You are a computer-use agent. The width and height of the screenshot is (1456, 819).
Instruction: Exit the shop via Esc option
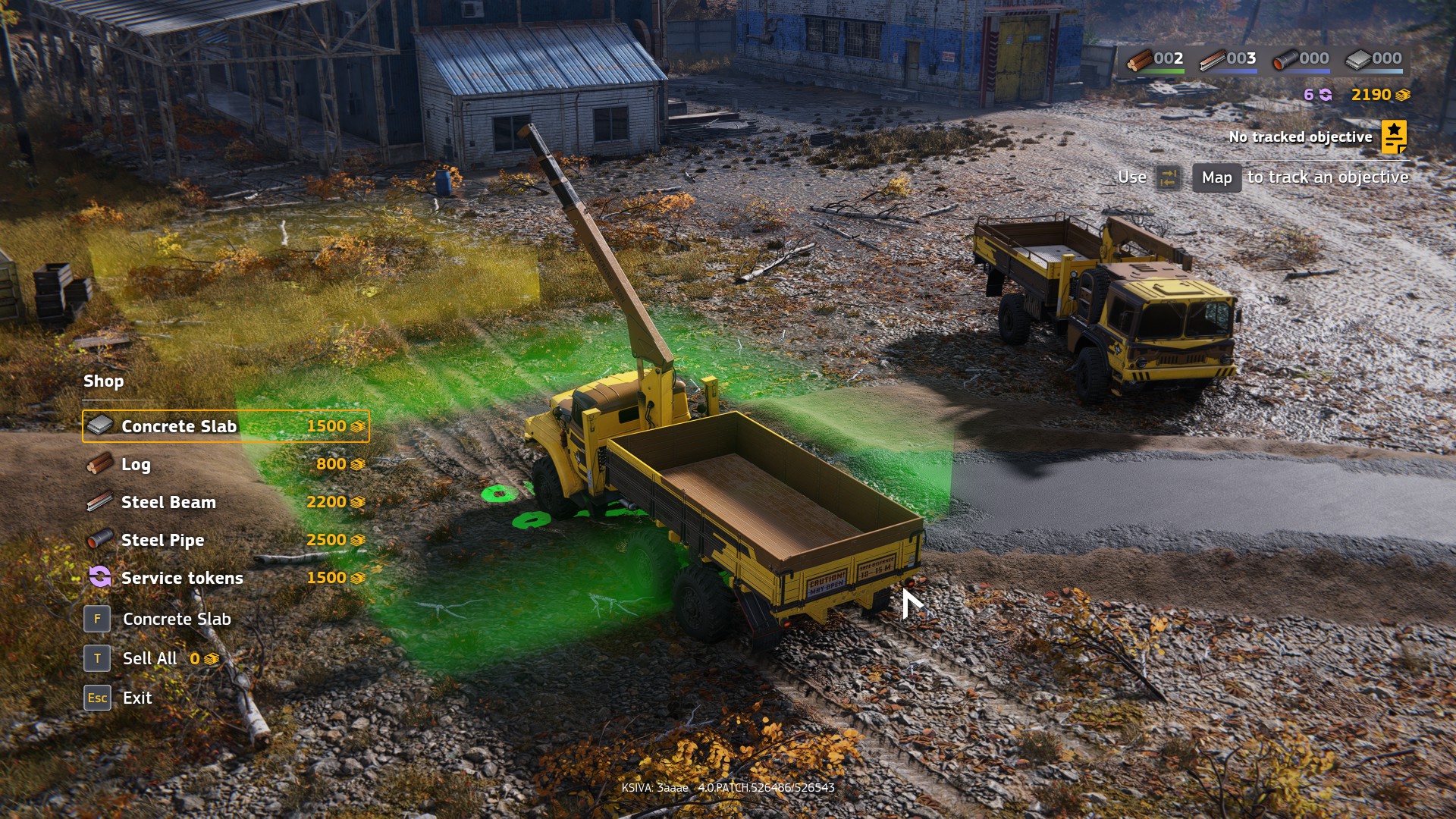(x=136, y=698)
